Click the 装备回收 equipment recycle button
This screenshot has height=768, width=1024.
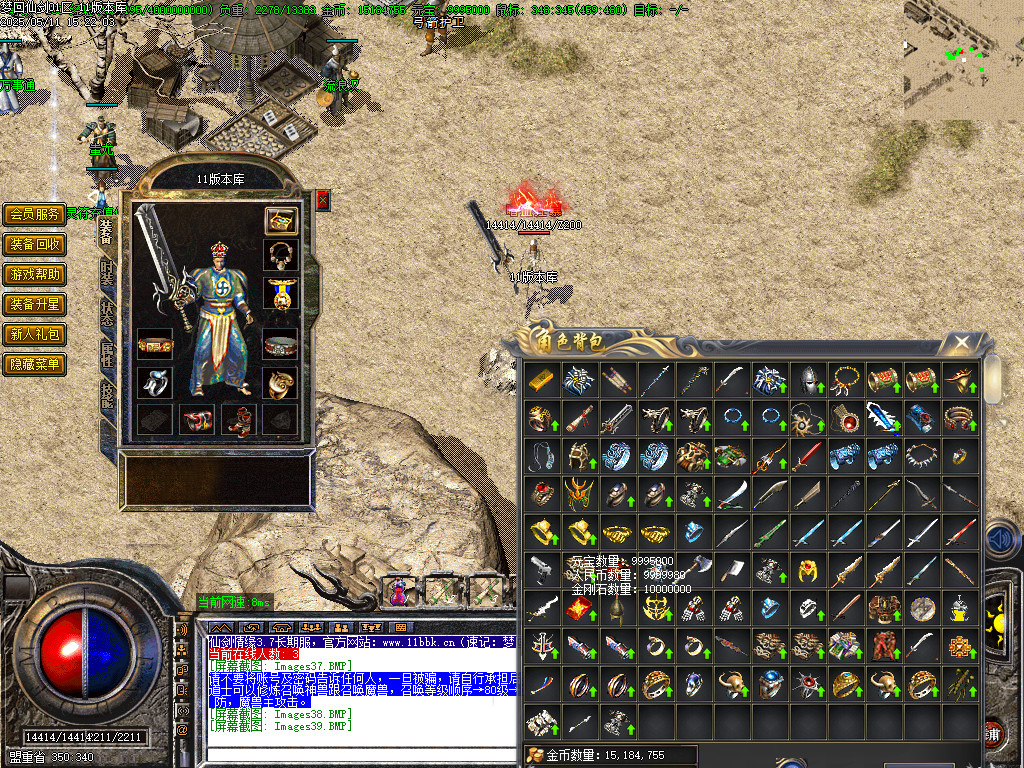[x=35, y=244]
